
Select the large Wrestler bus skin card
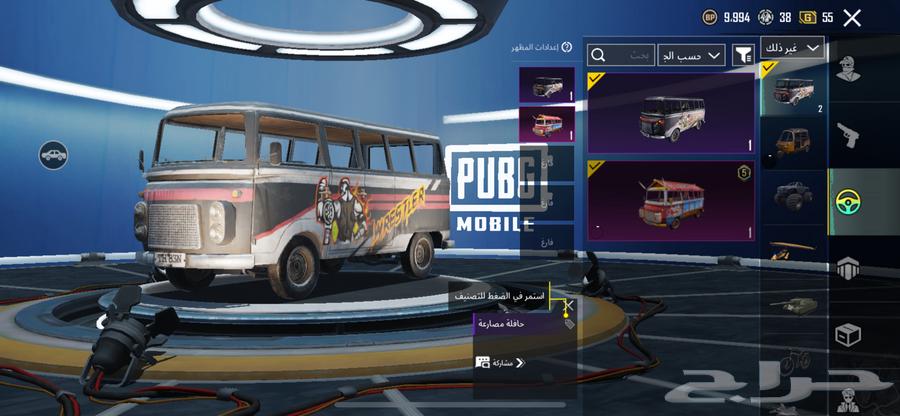point(671,113)
